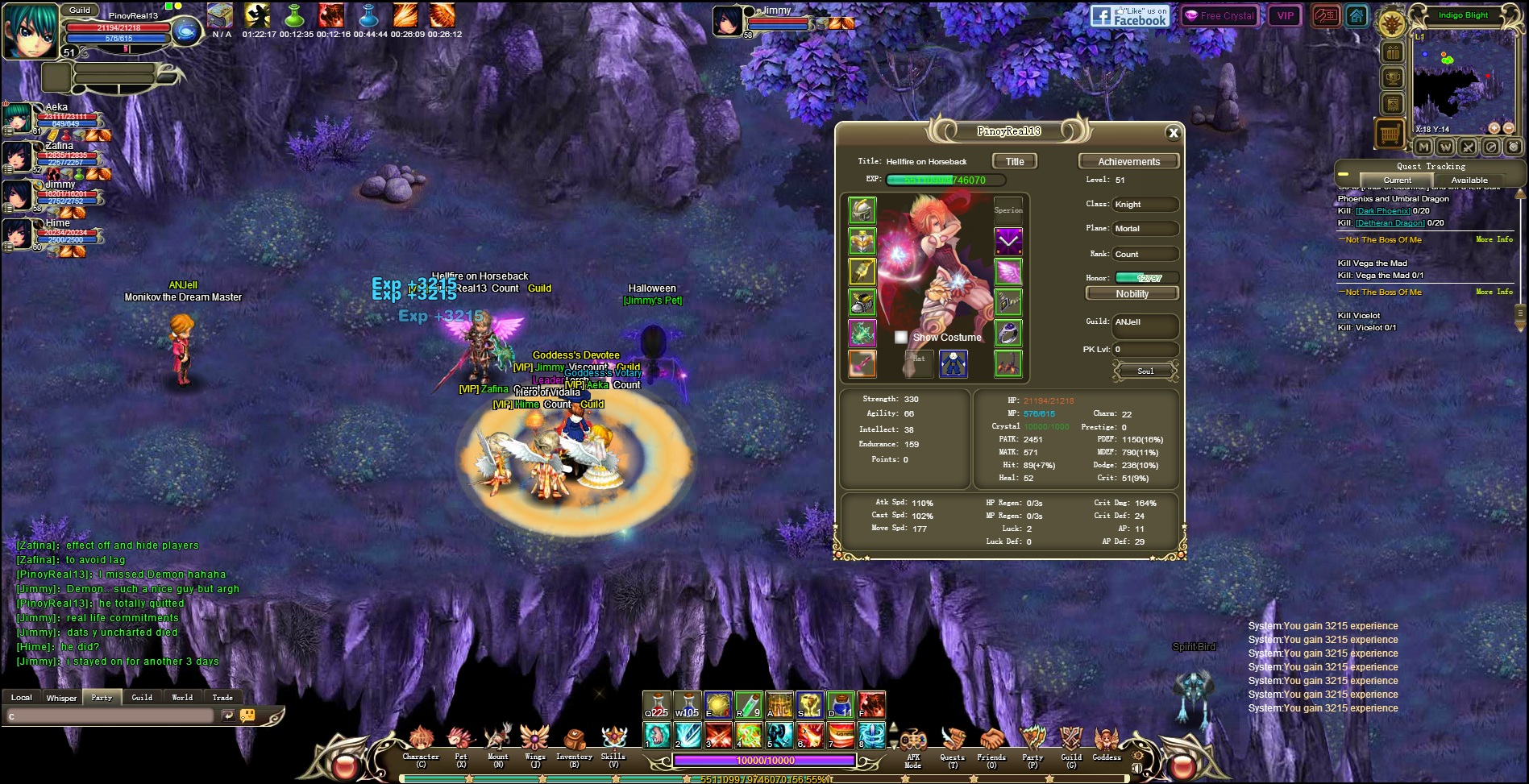Viewport: 1529px width, 784px height.
Task: Switch to the World chat tab
Action: click(182, 698)
